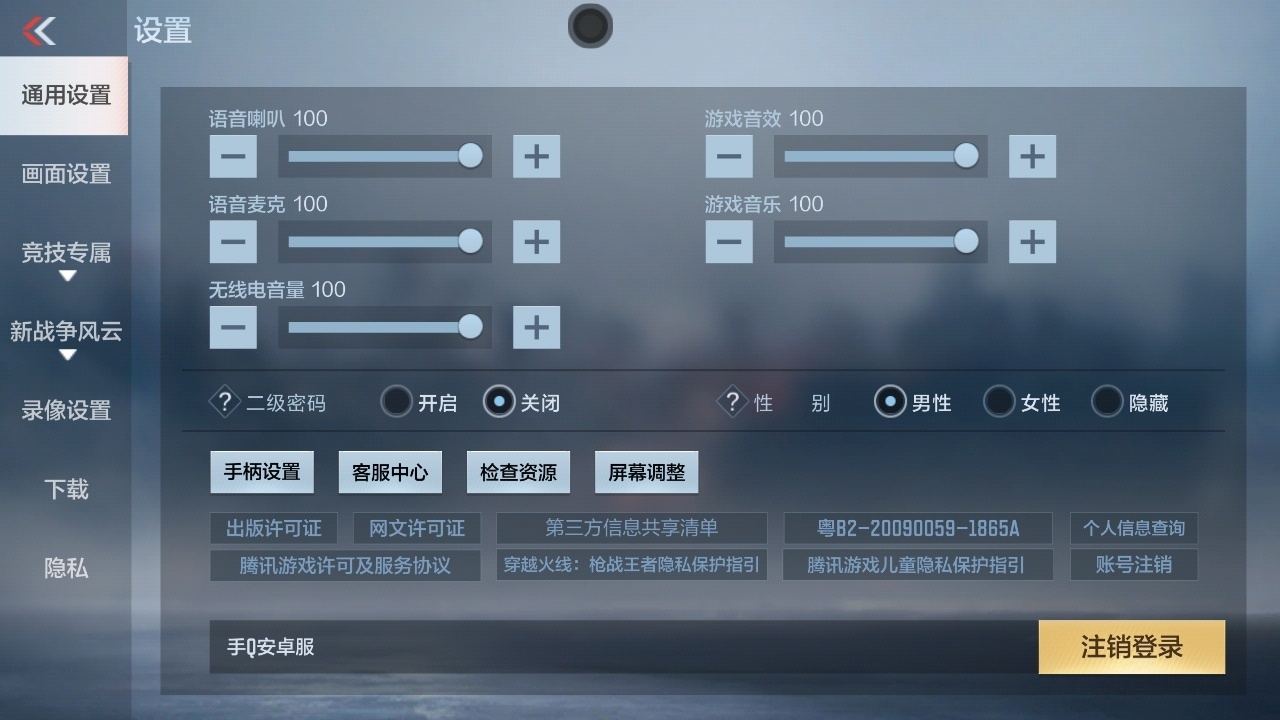Select 隐藏 to hide gender
The image size is (1280, 720).
coord(1106,401)
